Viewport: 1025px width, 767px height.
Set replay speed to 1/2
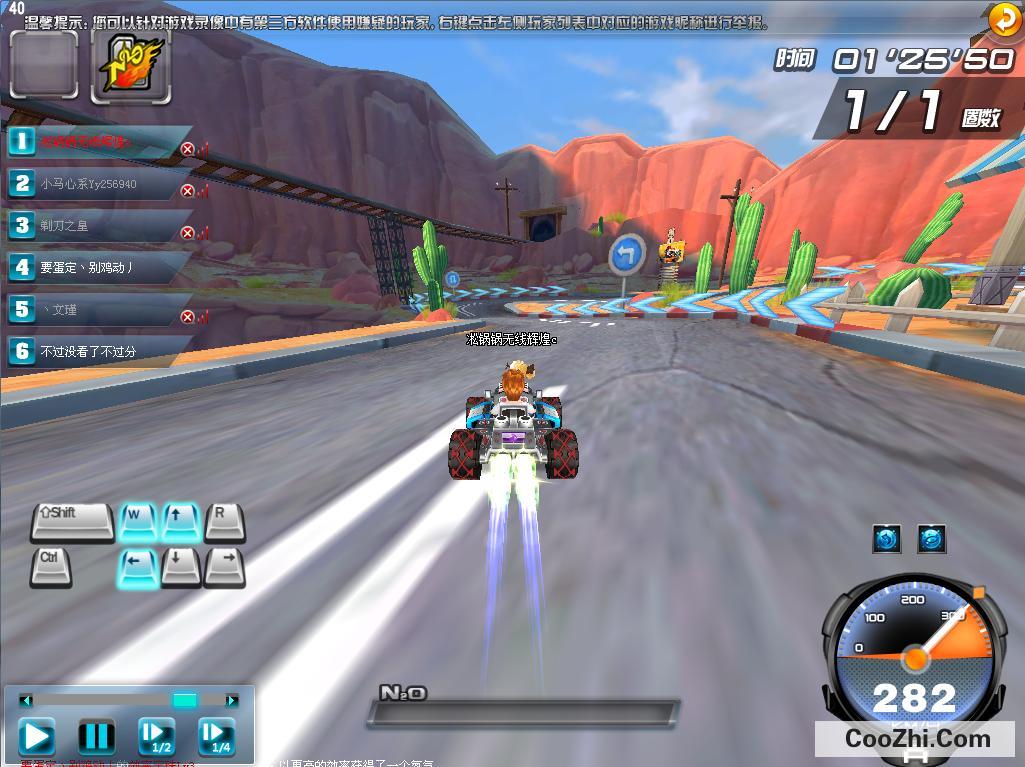click(x=157, y=737)
